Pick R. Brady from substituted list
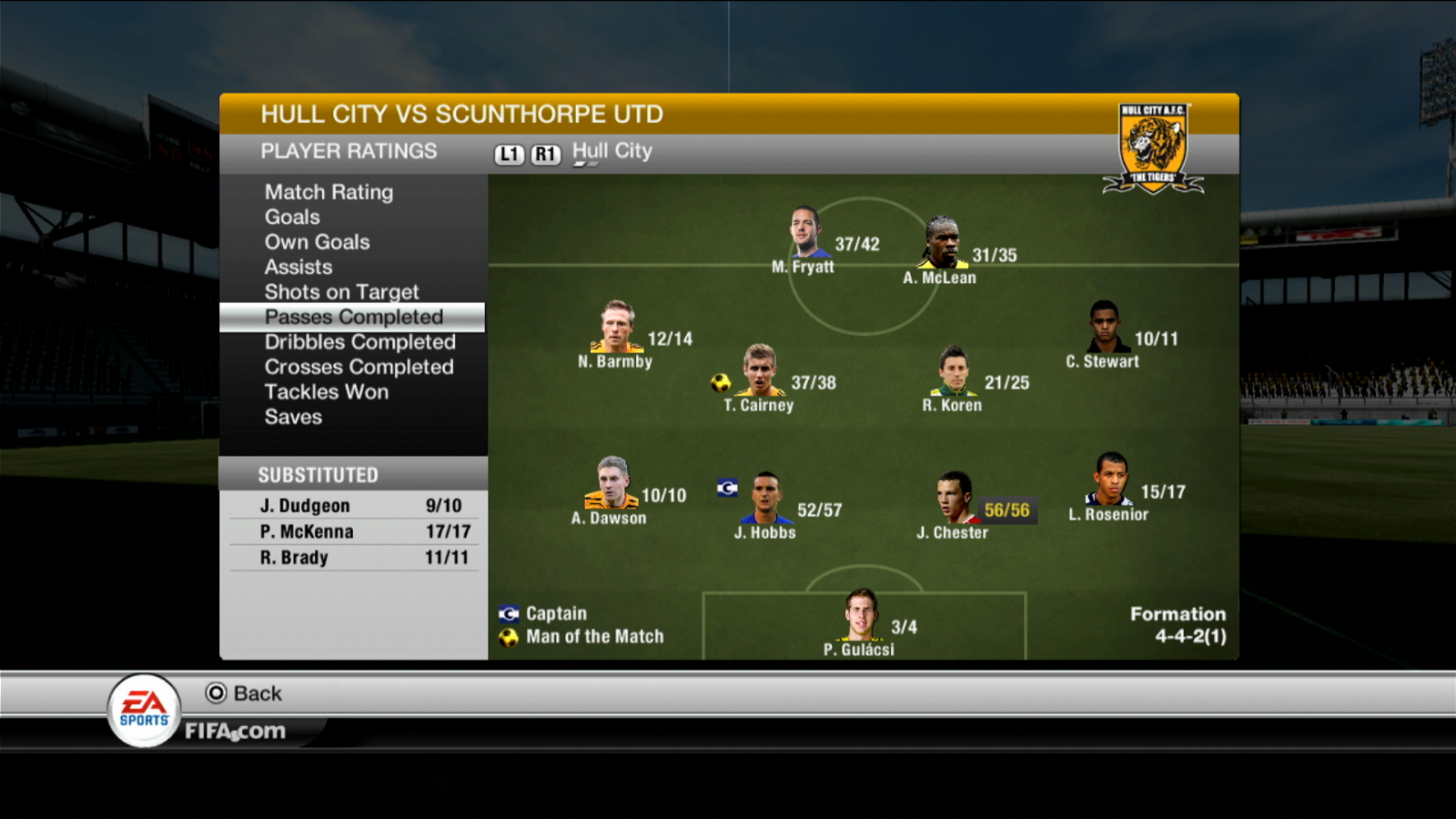 point(355,558)
